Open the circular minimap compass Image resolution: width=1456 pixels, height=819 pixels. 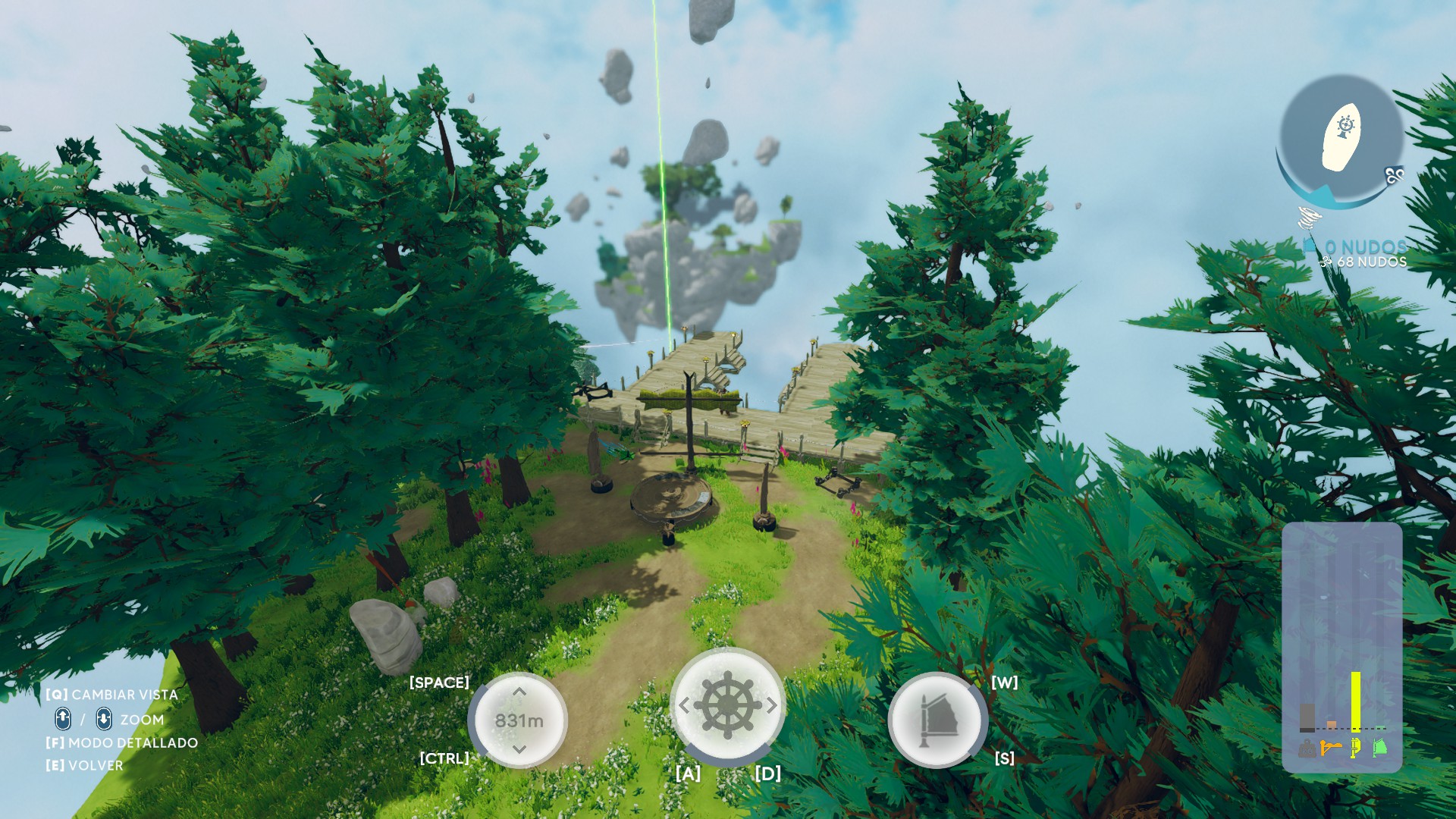[x=1340, y=141]
